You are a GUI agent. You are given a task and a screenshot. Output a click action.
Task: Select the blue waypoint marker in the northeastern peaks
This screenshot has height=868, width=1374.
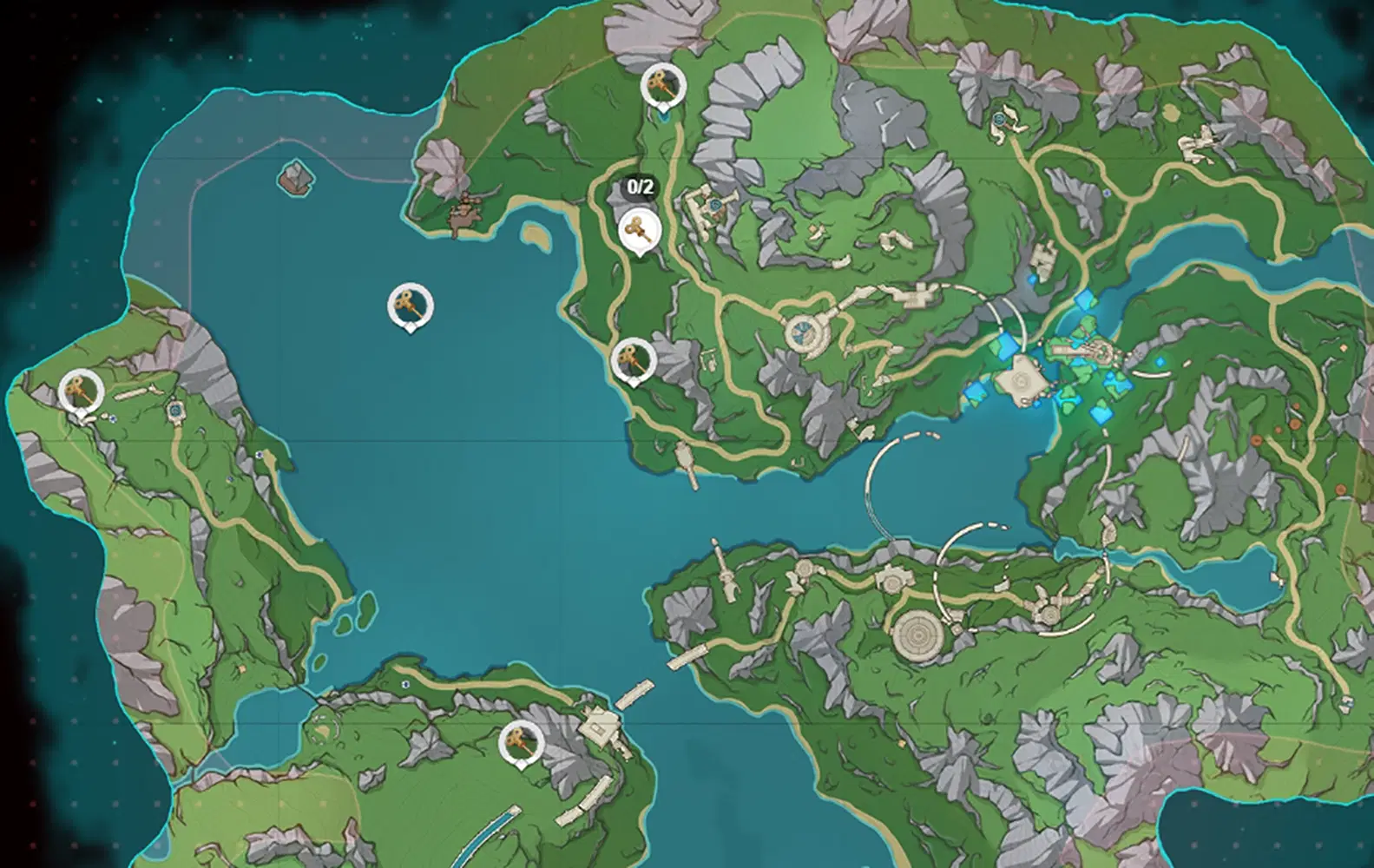point(998,120)
